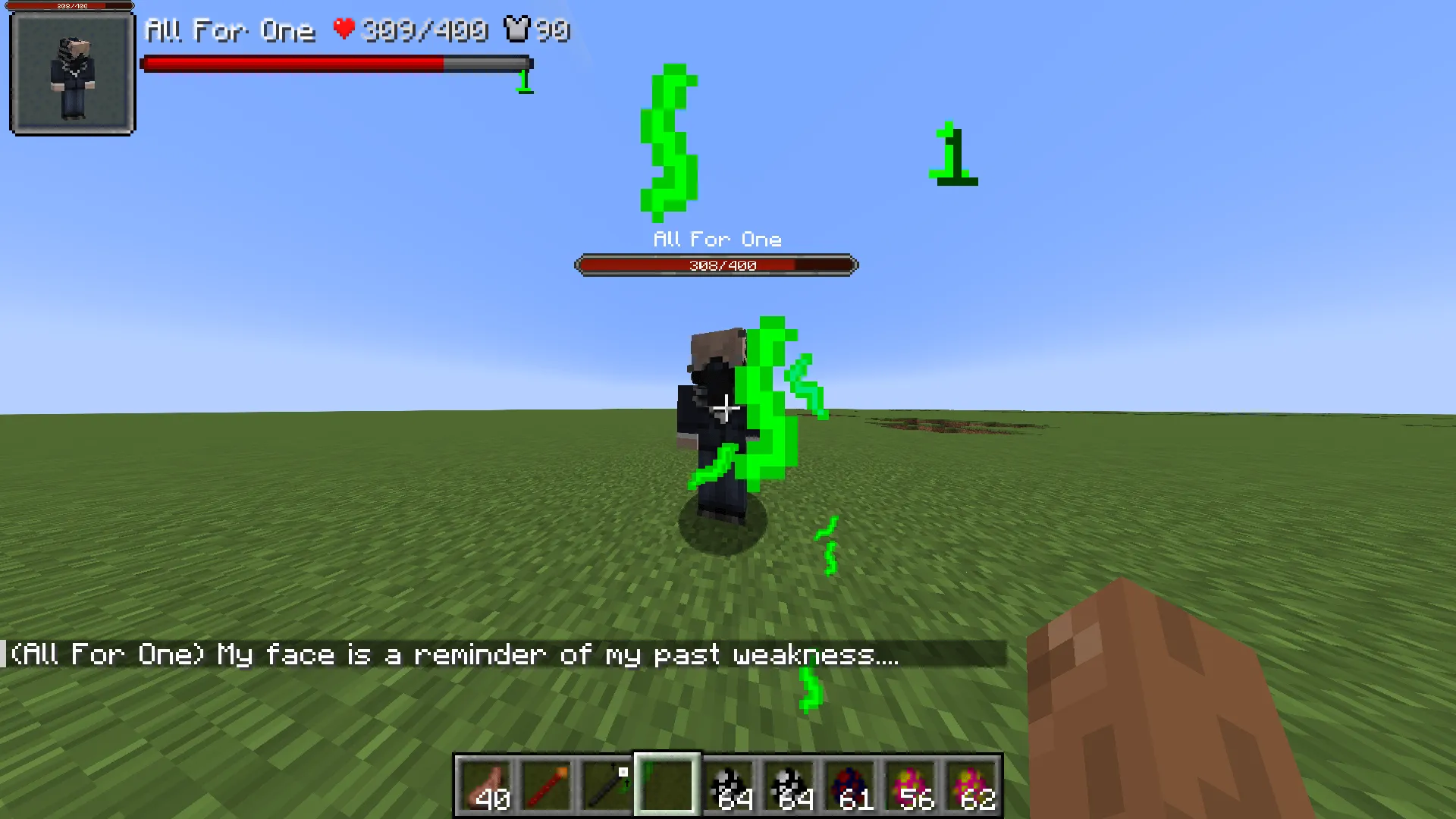Click the red health bar reading 308/400

[x=716, y=265]
